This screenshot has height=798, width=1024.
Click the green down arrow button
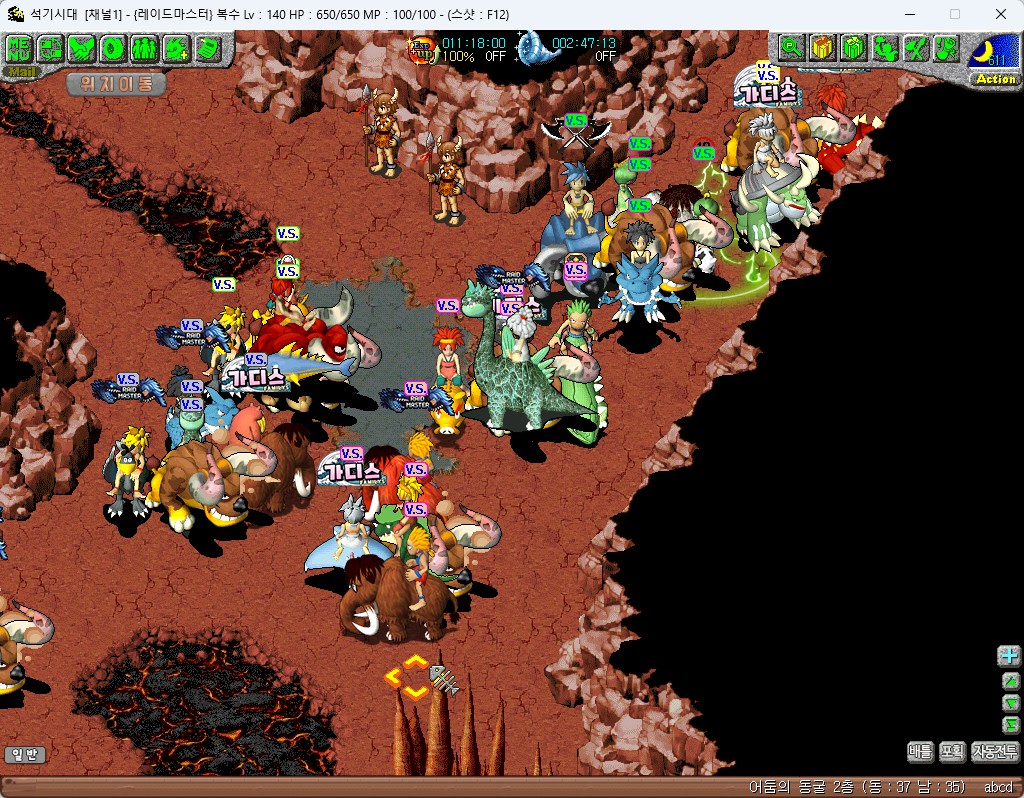1010,702
